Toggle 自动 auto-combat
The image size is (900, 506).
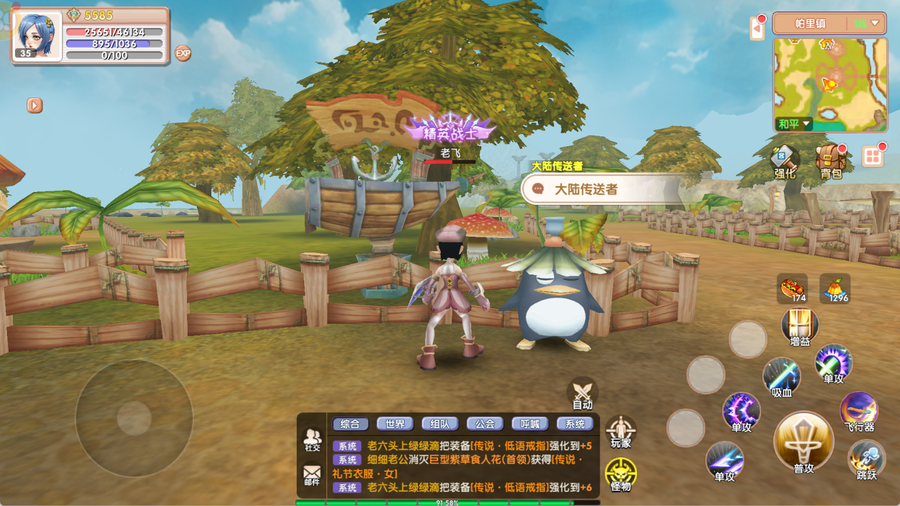point(582,393)
